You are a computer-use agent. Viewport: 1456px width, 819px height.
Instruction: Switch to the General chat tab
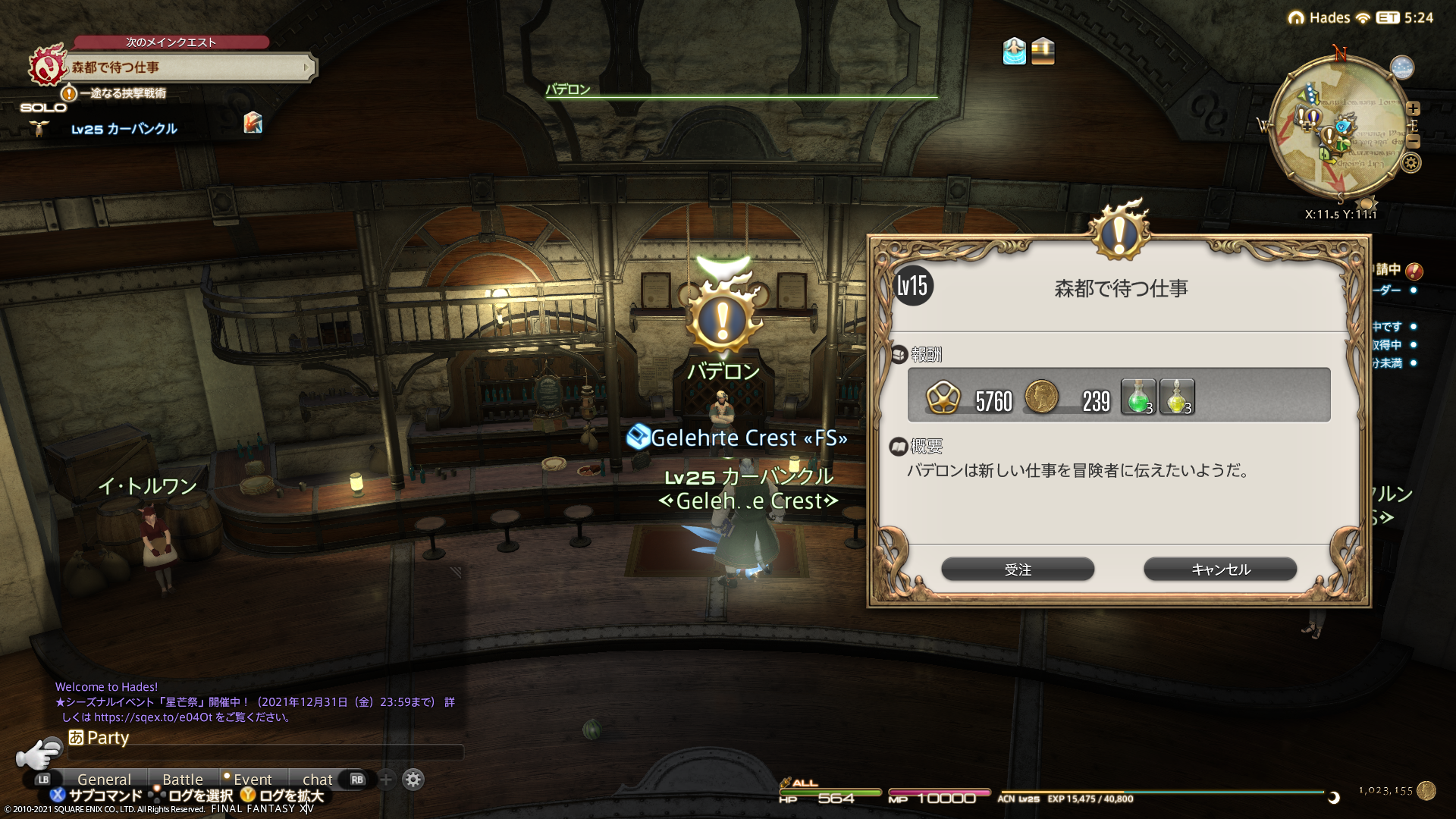(104, 780)
